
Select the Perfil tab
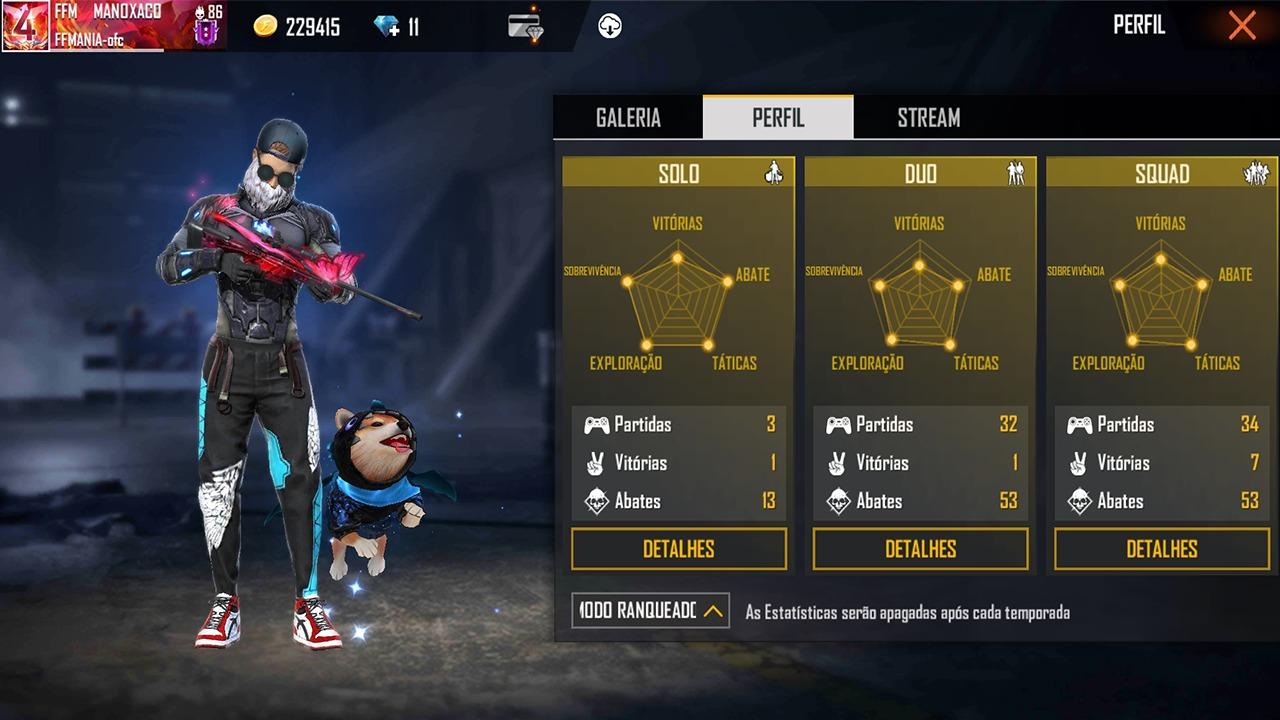(x=778, y=118)
